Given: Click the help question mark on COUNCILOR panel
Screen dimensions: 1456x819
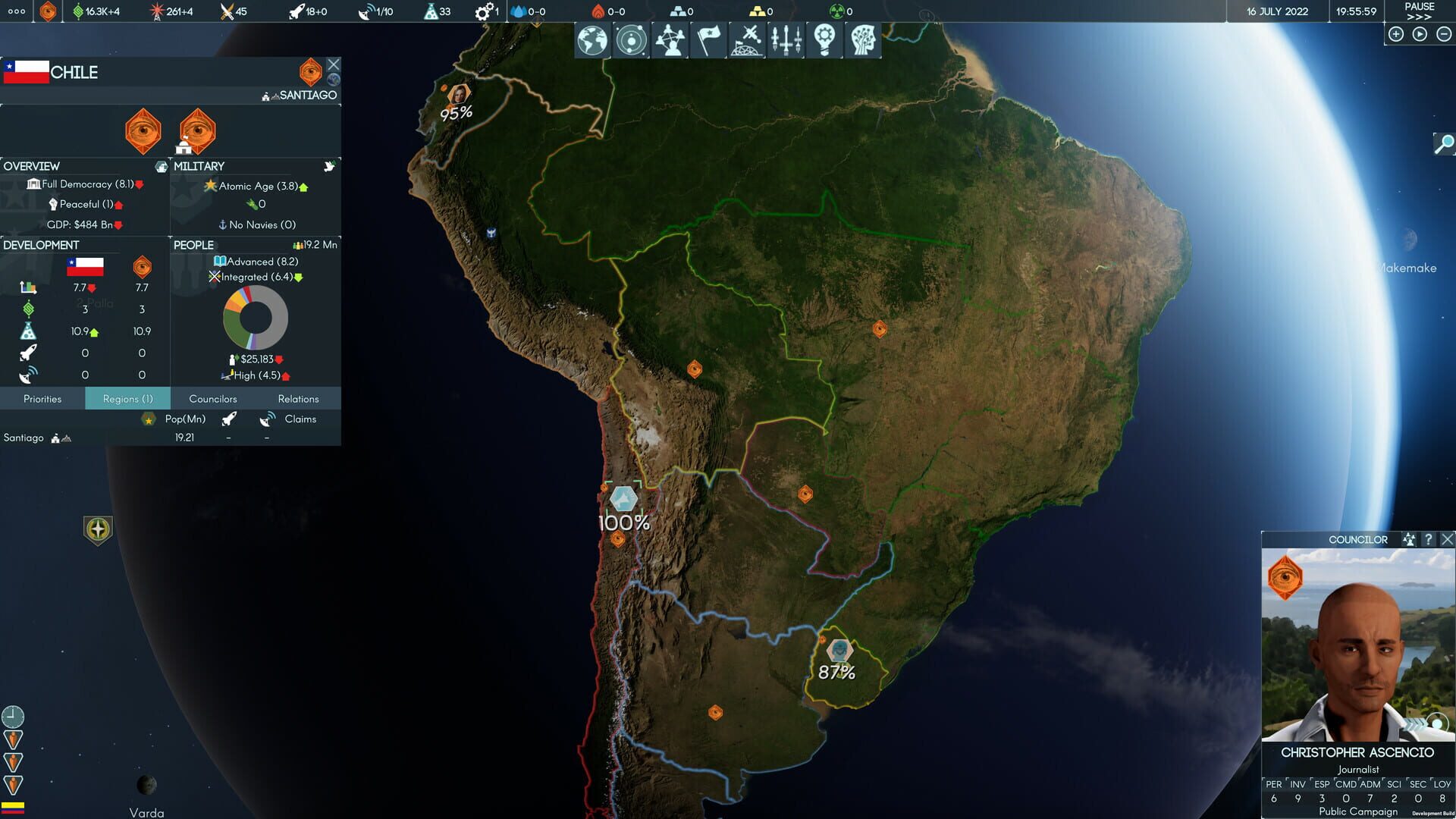Looking at the screenshot, I should tap(1429, 539).
